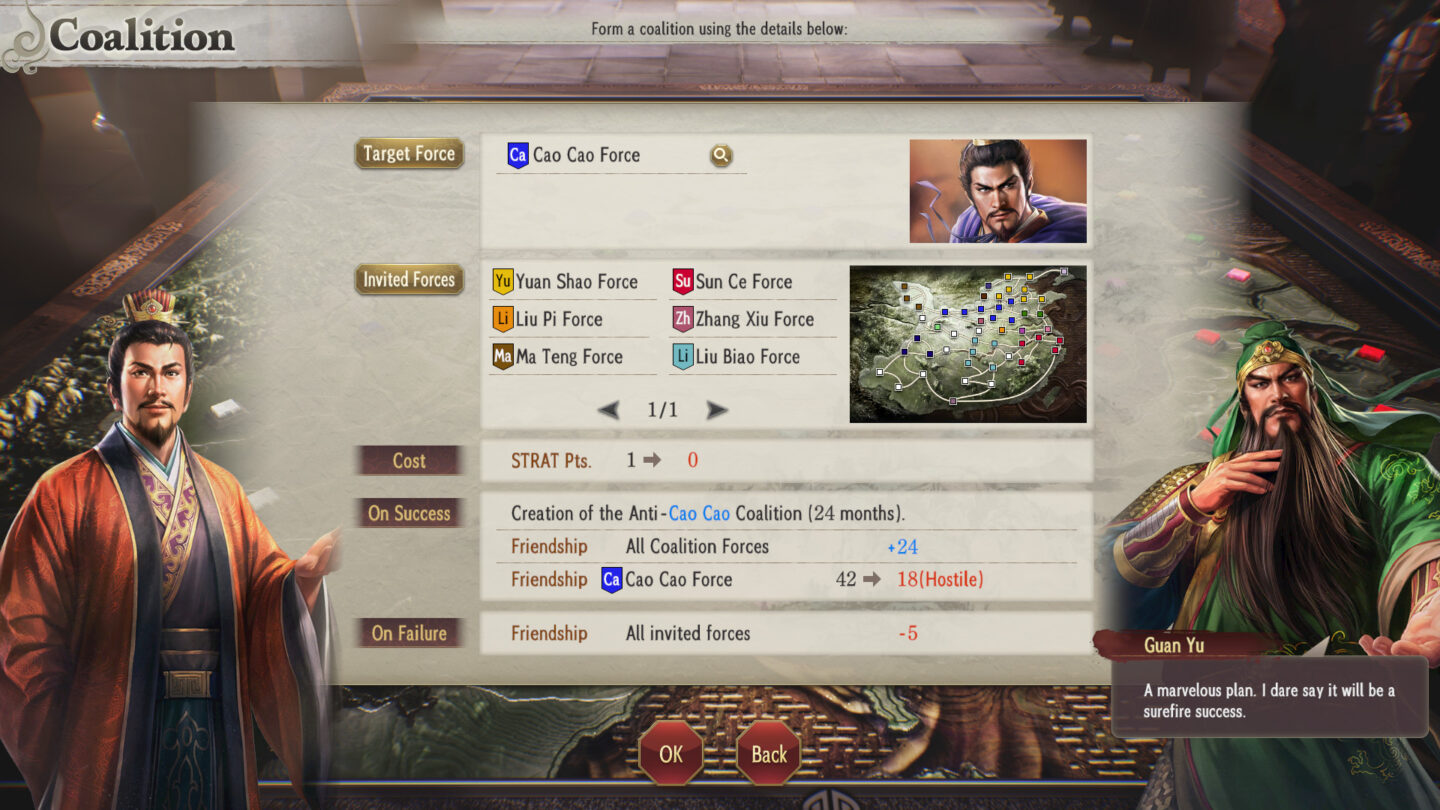Select the Target Force section label
The height and width of the screenshot is (810, 1440).
409,154
